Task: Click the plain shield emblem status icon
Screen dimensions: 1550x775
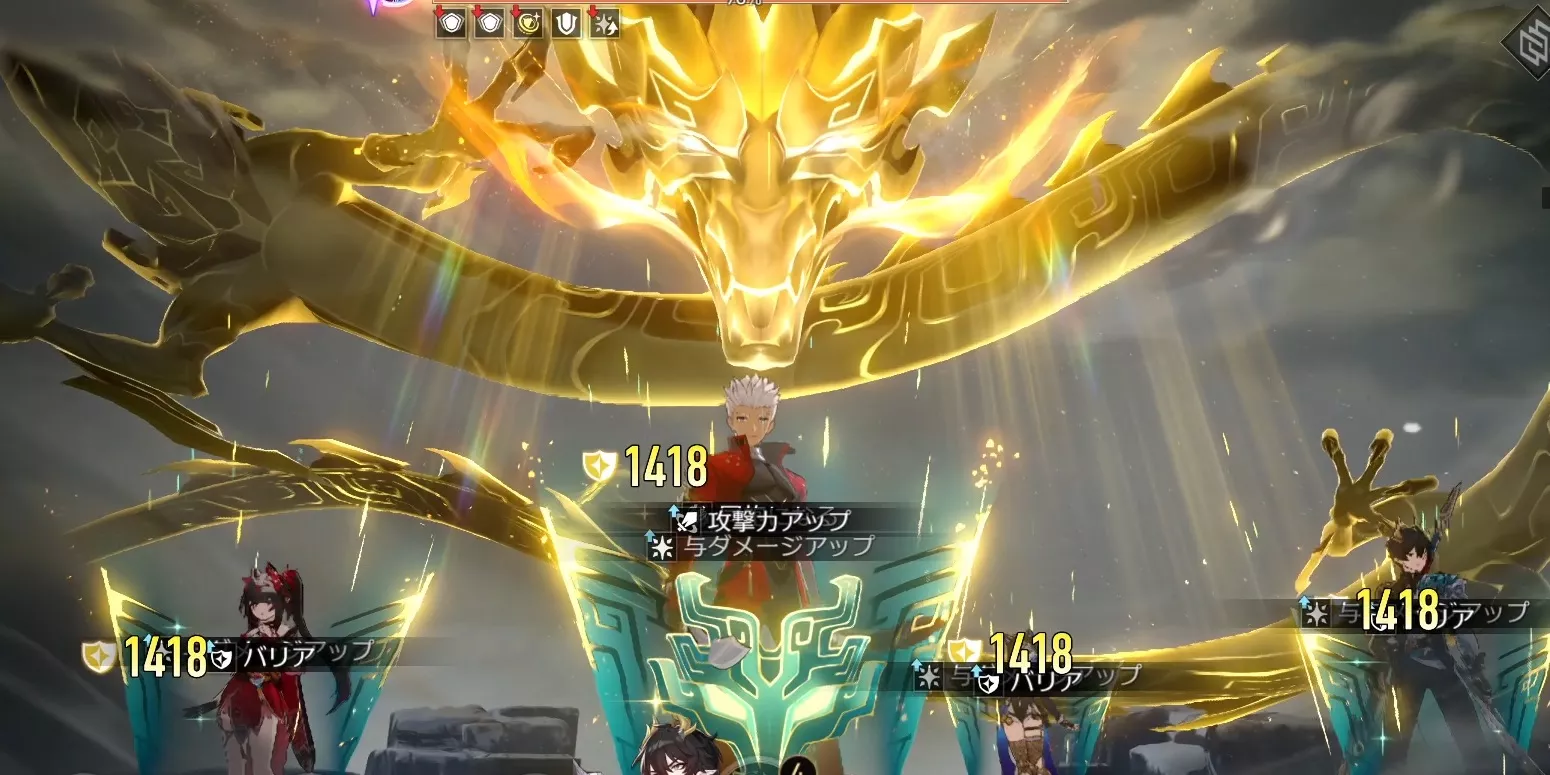Action: click(564, 25)
